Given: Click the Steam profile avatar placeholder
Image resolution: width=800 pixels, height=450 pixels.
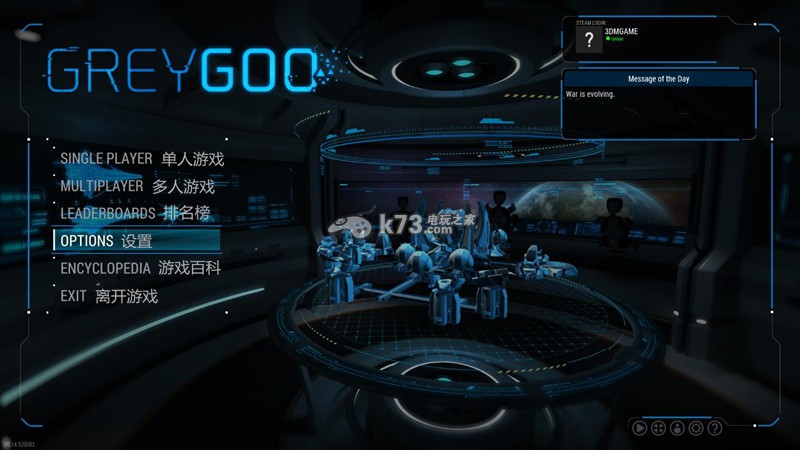Looking at the screenshot, I should tap(589, 39).
